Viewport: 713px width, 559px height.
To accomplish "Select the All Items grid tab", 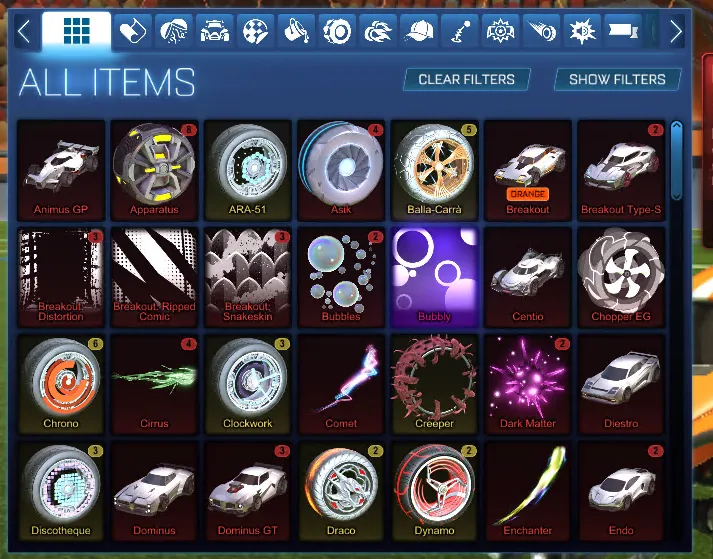I will pyautogui.click(x=76, y=32).
